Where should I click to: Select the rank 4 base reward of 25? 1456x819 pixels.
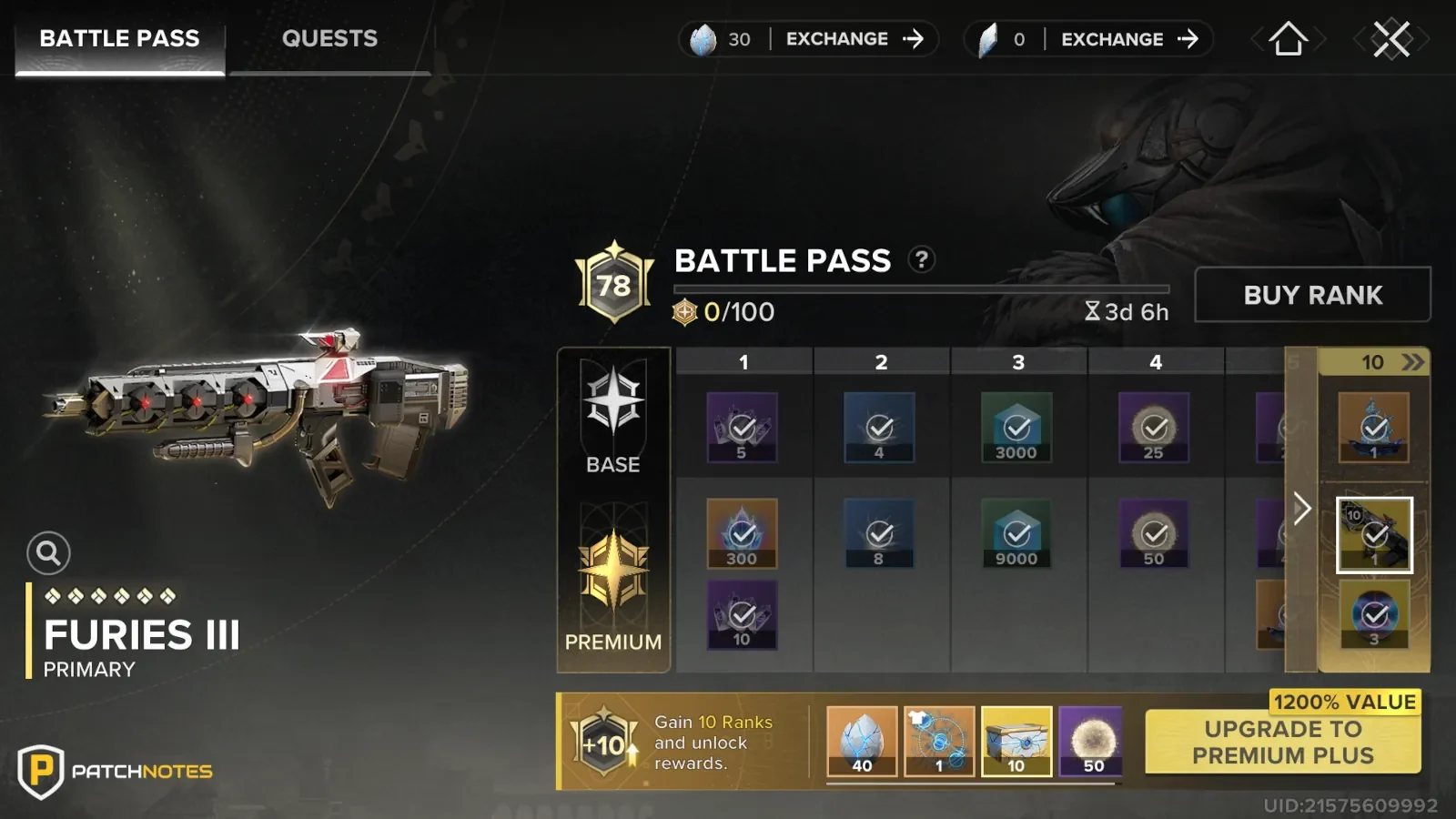1154,428
